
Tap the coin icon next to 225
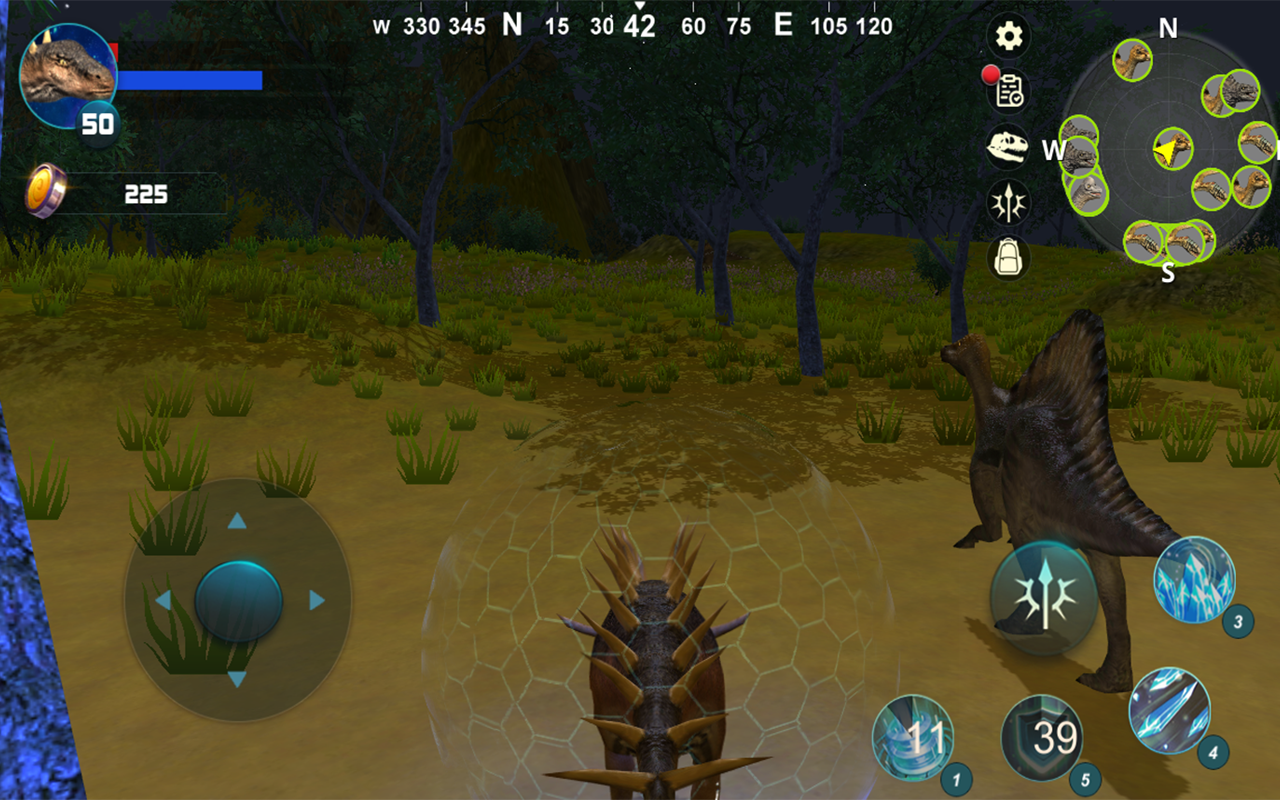tap(47, 189)
